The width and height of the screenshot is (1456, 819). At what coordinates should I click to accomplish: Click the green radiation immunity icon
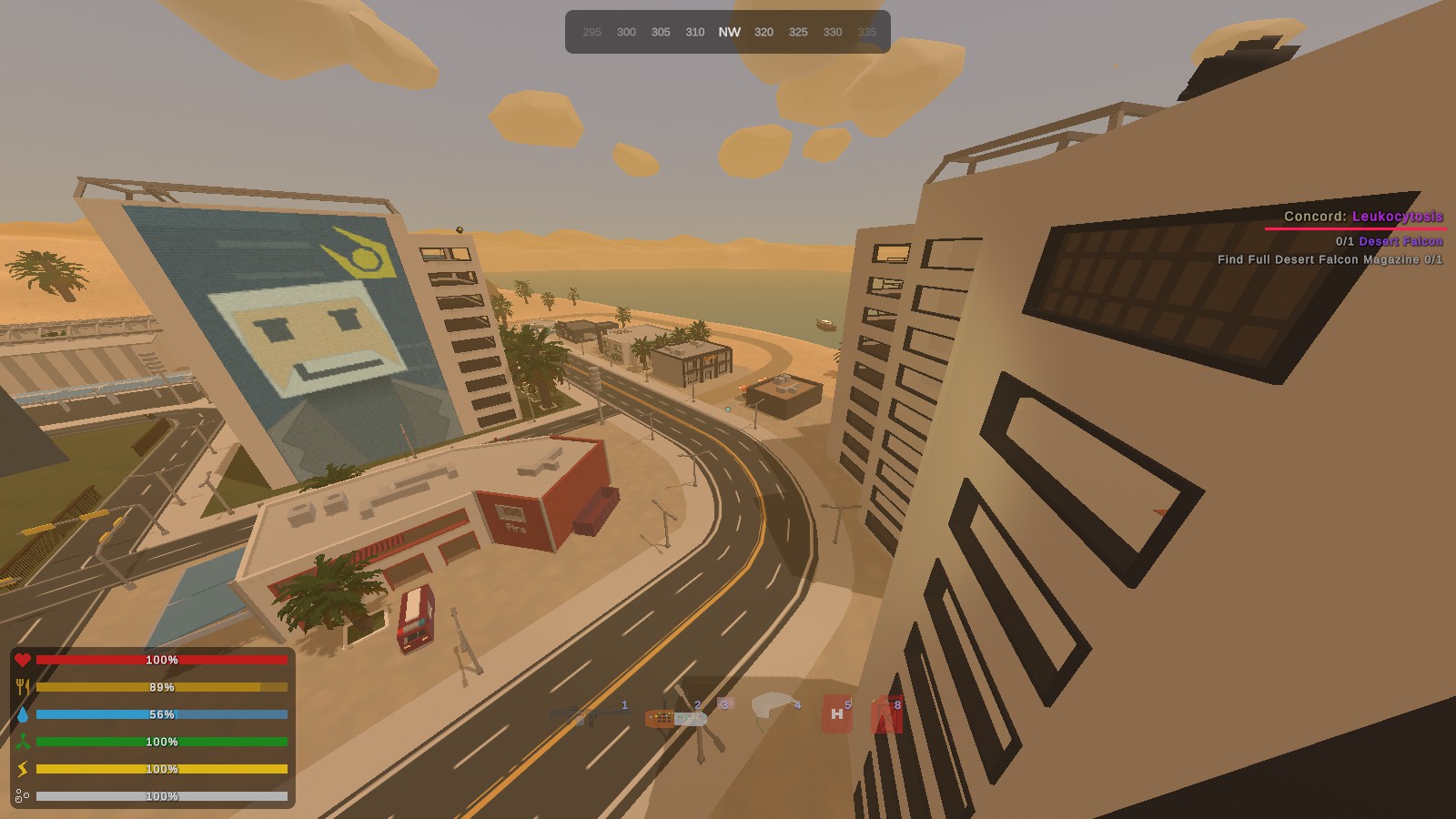coord(25,742)
